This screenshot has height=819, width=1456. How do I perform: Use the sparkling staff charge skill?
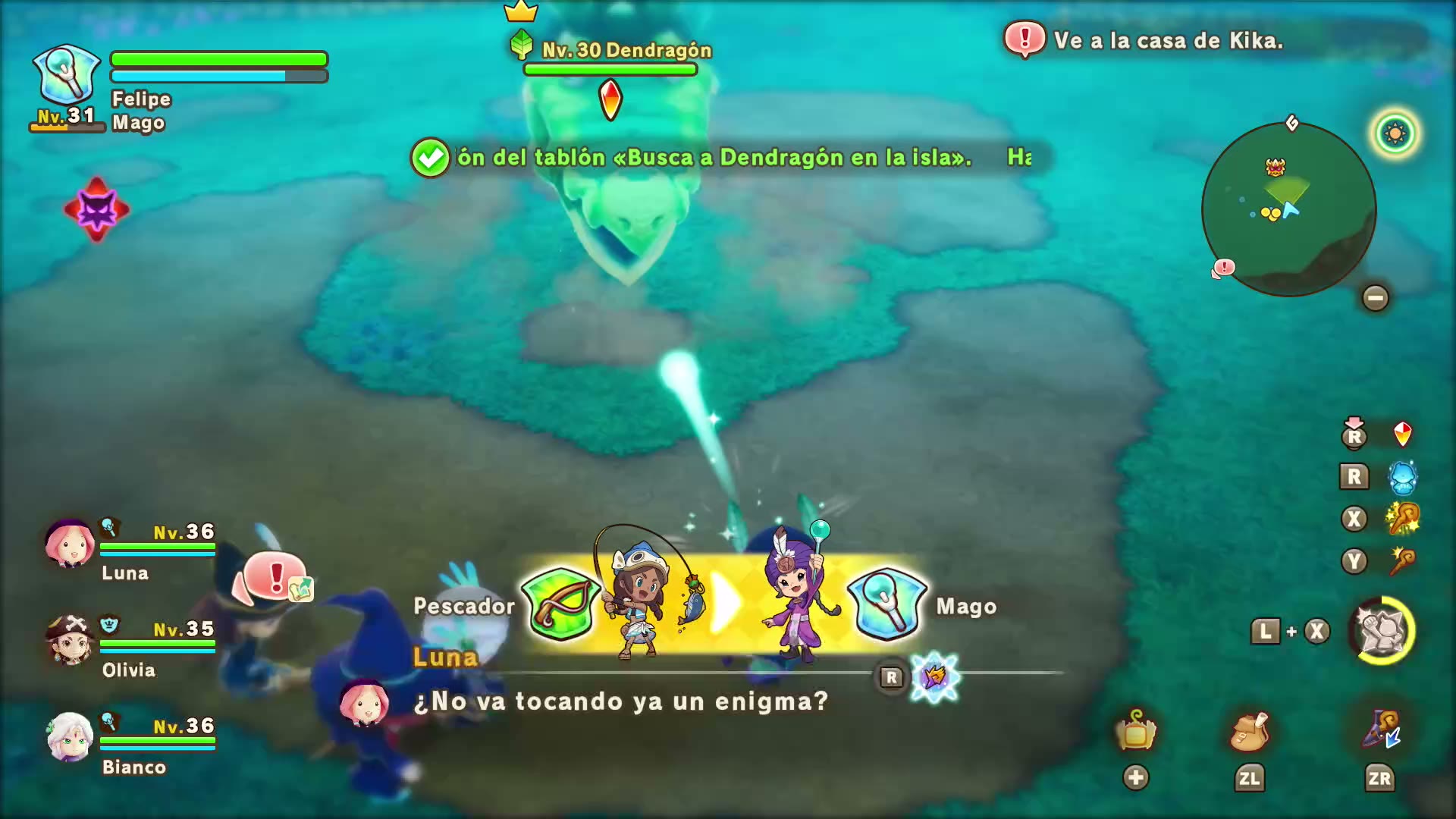1402,519
